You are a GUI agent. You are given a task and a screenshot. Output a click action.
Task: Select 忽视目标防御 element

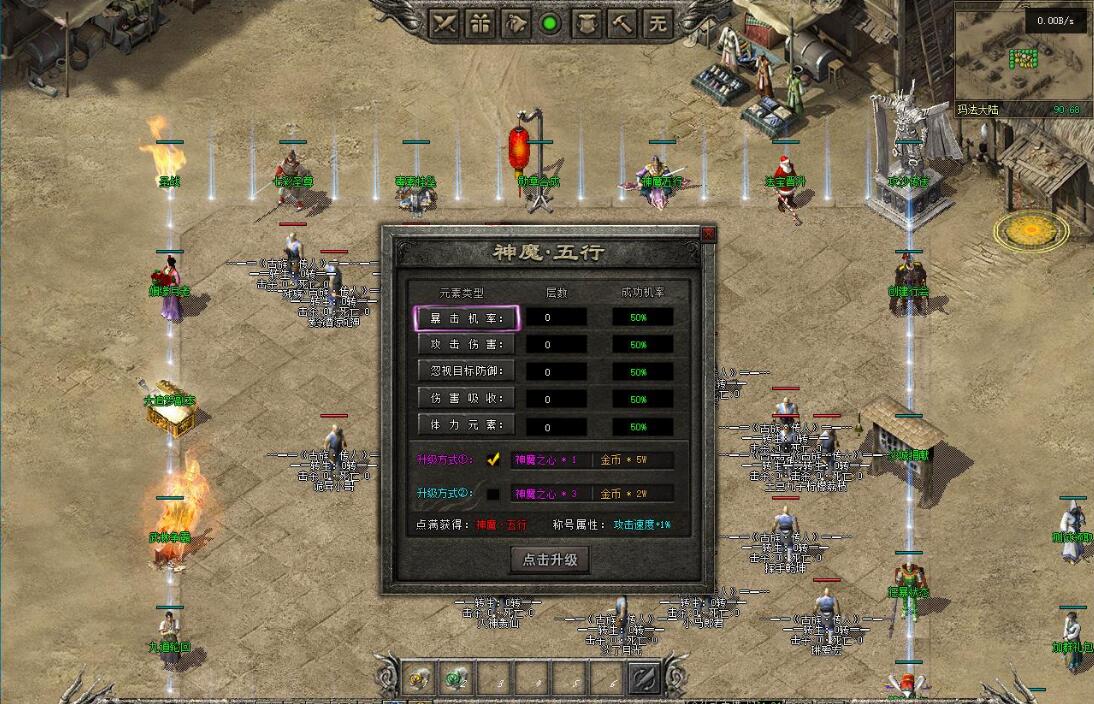point(466,372)
